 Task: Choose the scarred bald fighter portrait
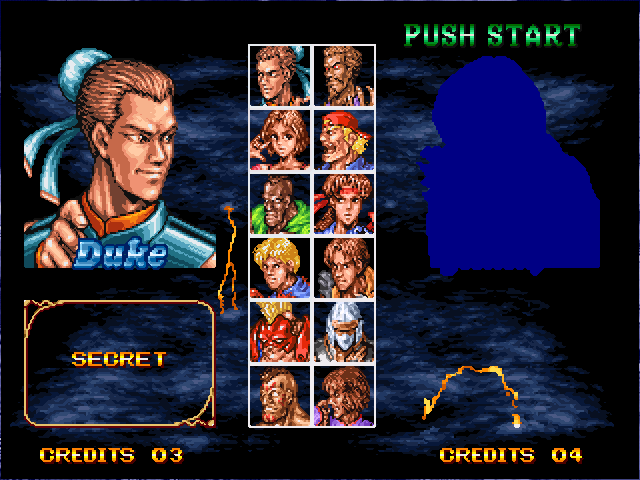pos(281,395)
